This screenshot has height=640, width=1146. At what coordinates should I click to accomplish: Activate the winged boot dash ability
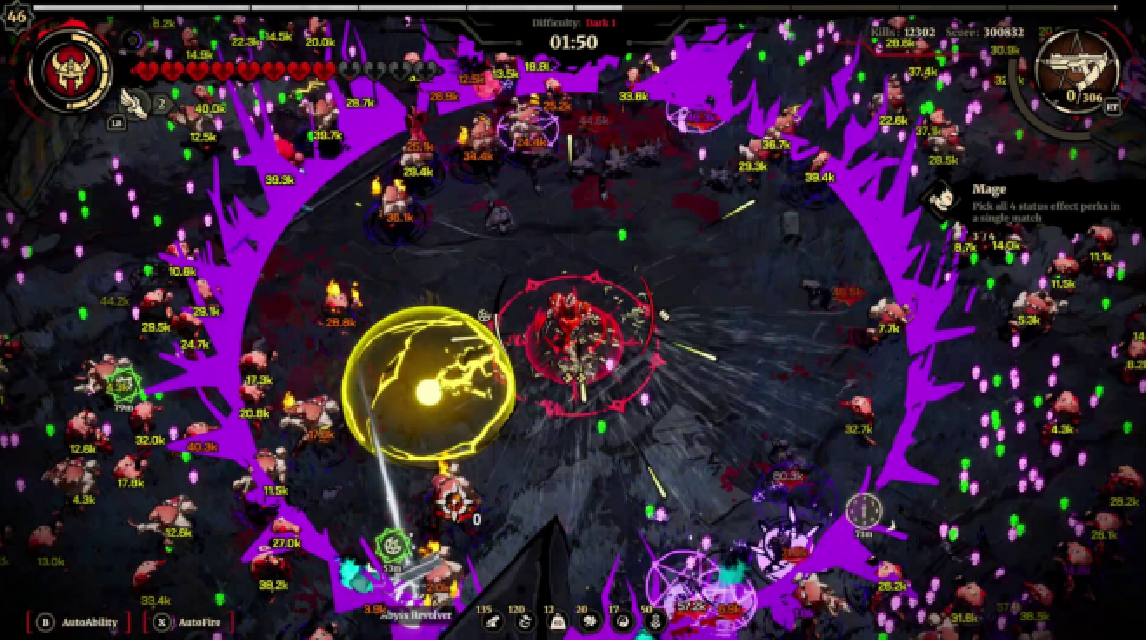132,100
